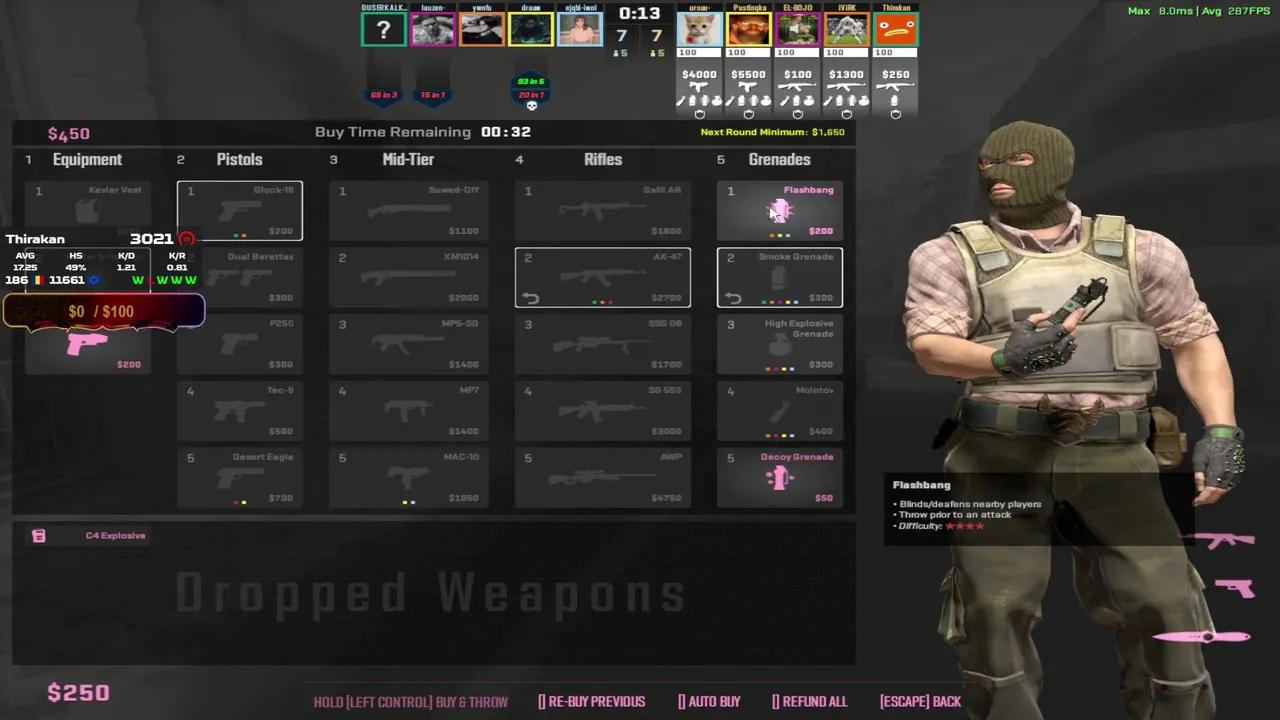Purchase a Molotov
Viewport: 1280px width, 720px height.
click(x=779, y=410)
